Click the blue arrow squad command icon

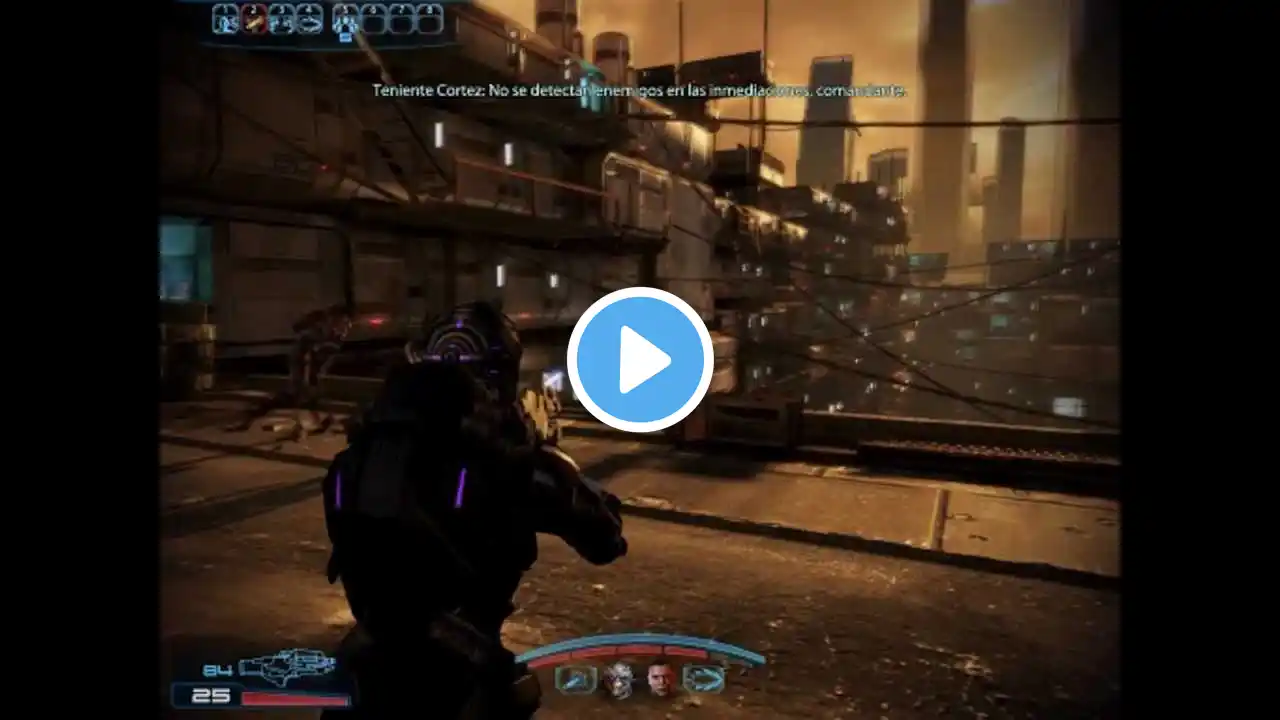coord(703,680)
